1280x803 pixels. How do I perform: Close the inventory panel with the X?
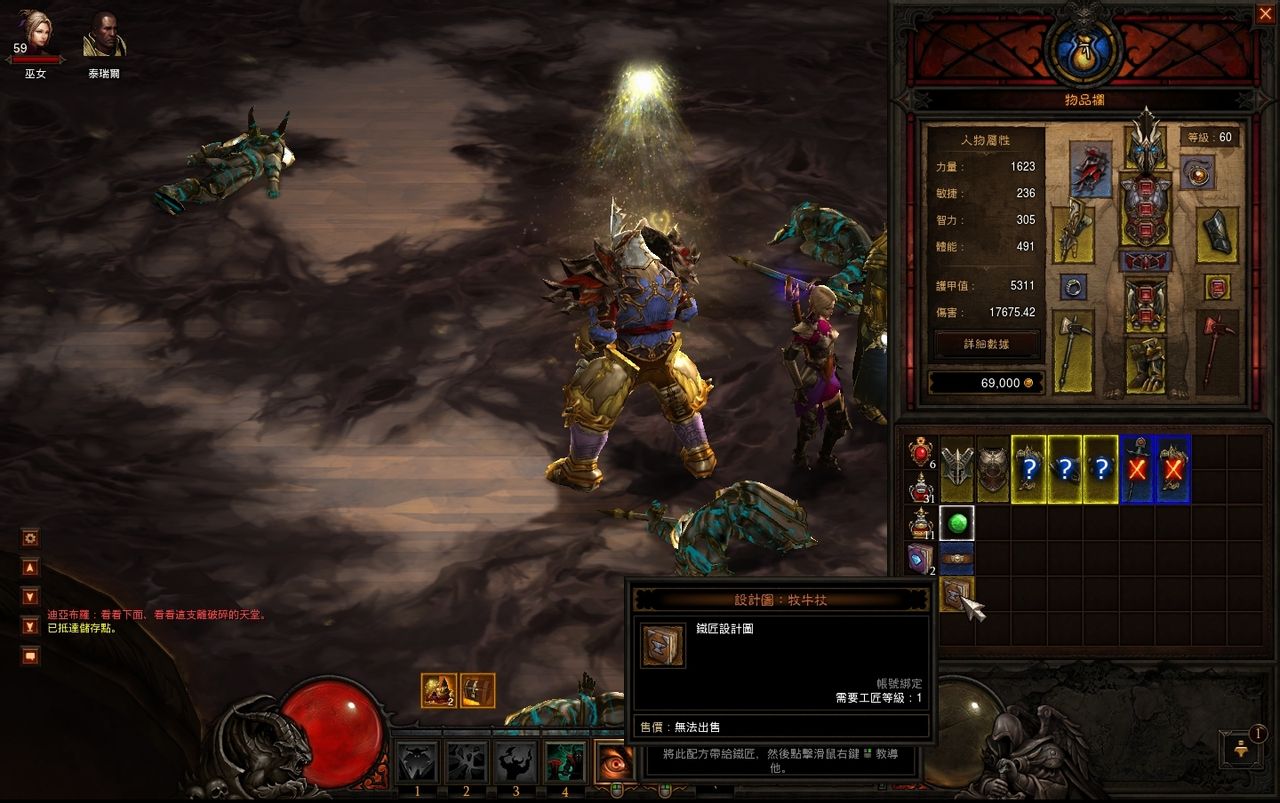[x=1264, y=13]
